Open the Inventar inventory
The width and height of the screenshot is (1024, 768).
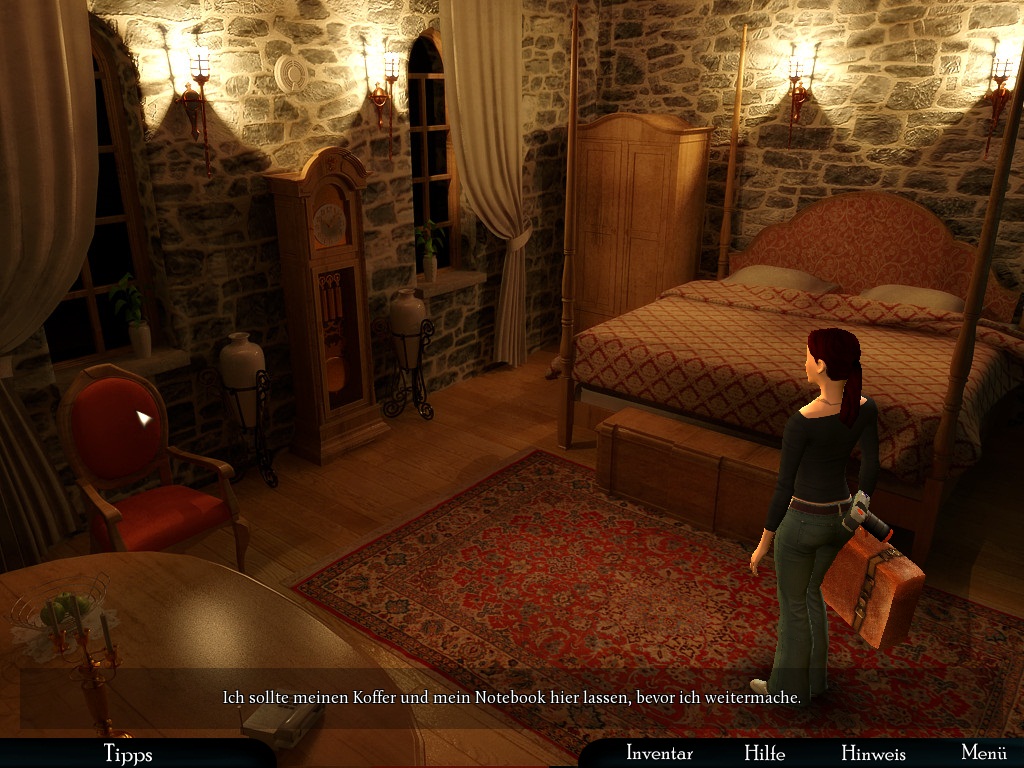click(659, 754)
